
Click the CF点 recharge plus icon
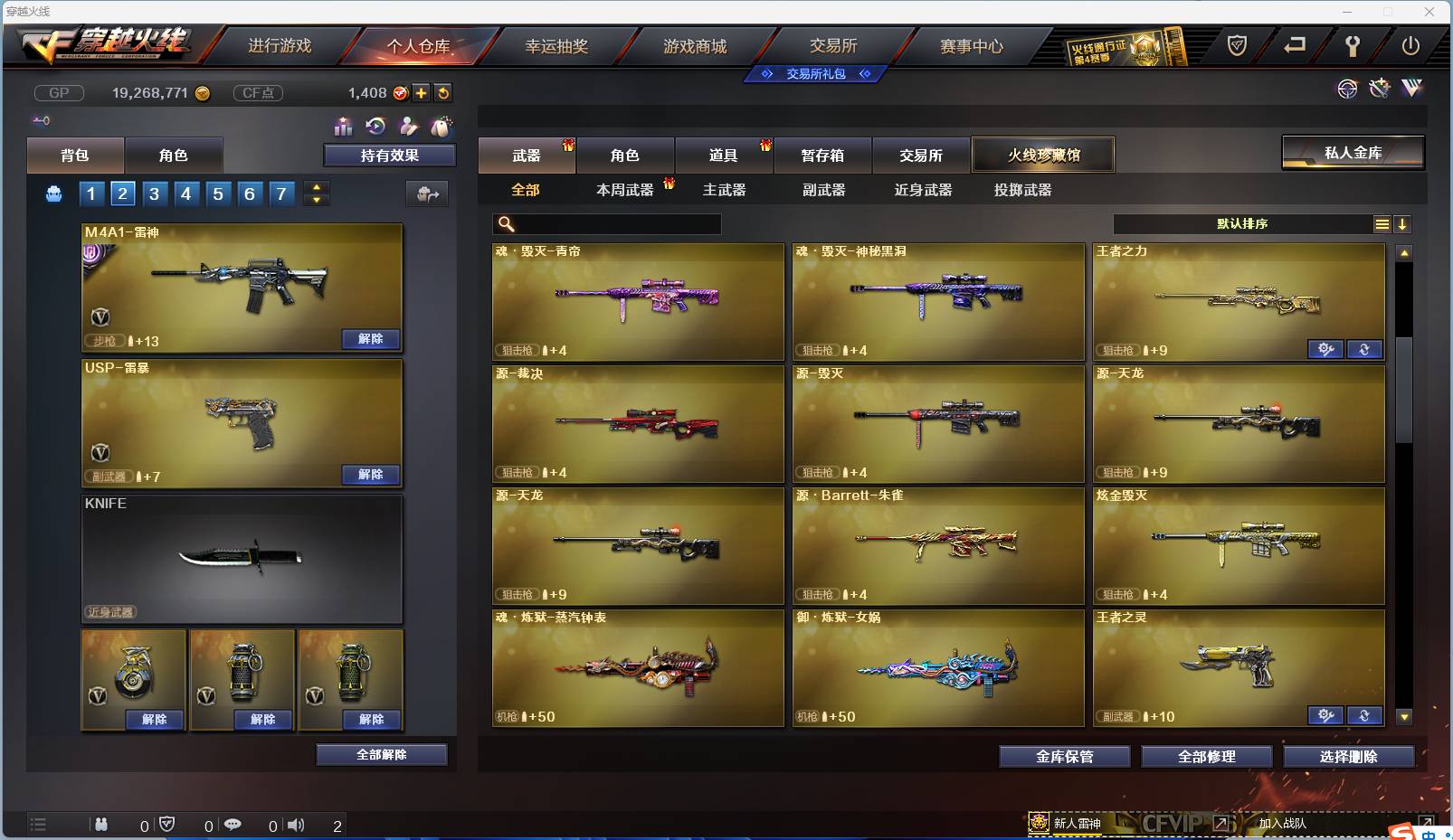pos(422,92)
